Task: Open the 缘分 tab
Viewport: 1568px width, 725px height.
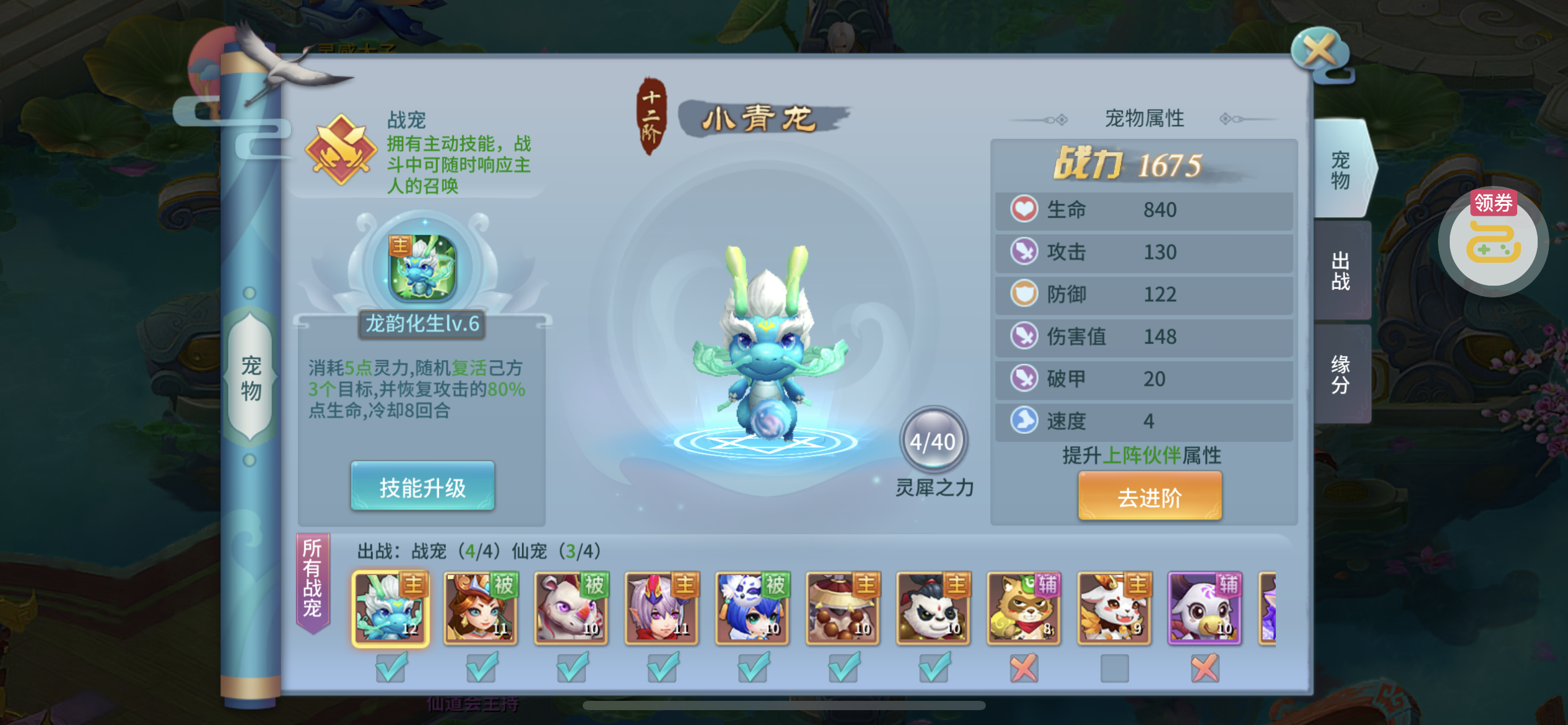Action: click(1341, 374)
